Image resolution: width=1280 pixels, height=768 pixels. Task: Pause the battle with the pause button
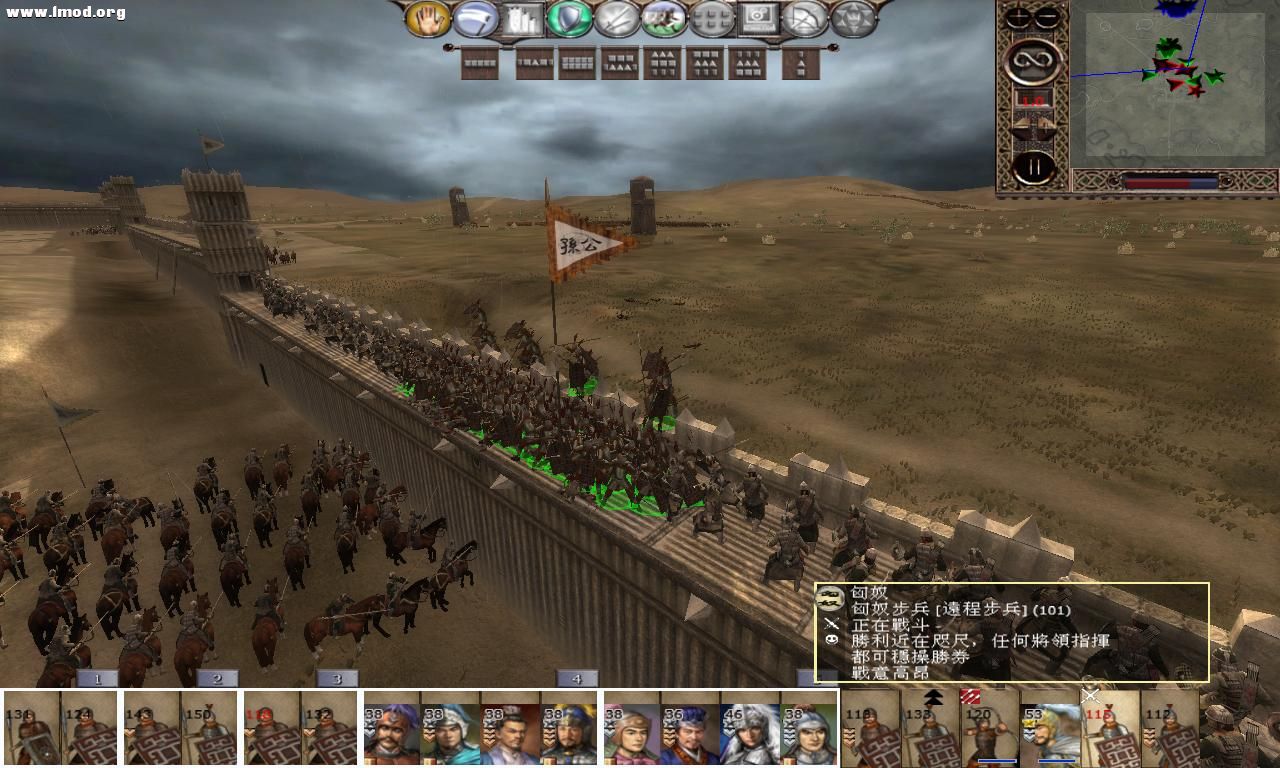(1033, 166)
